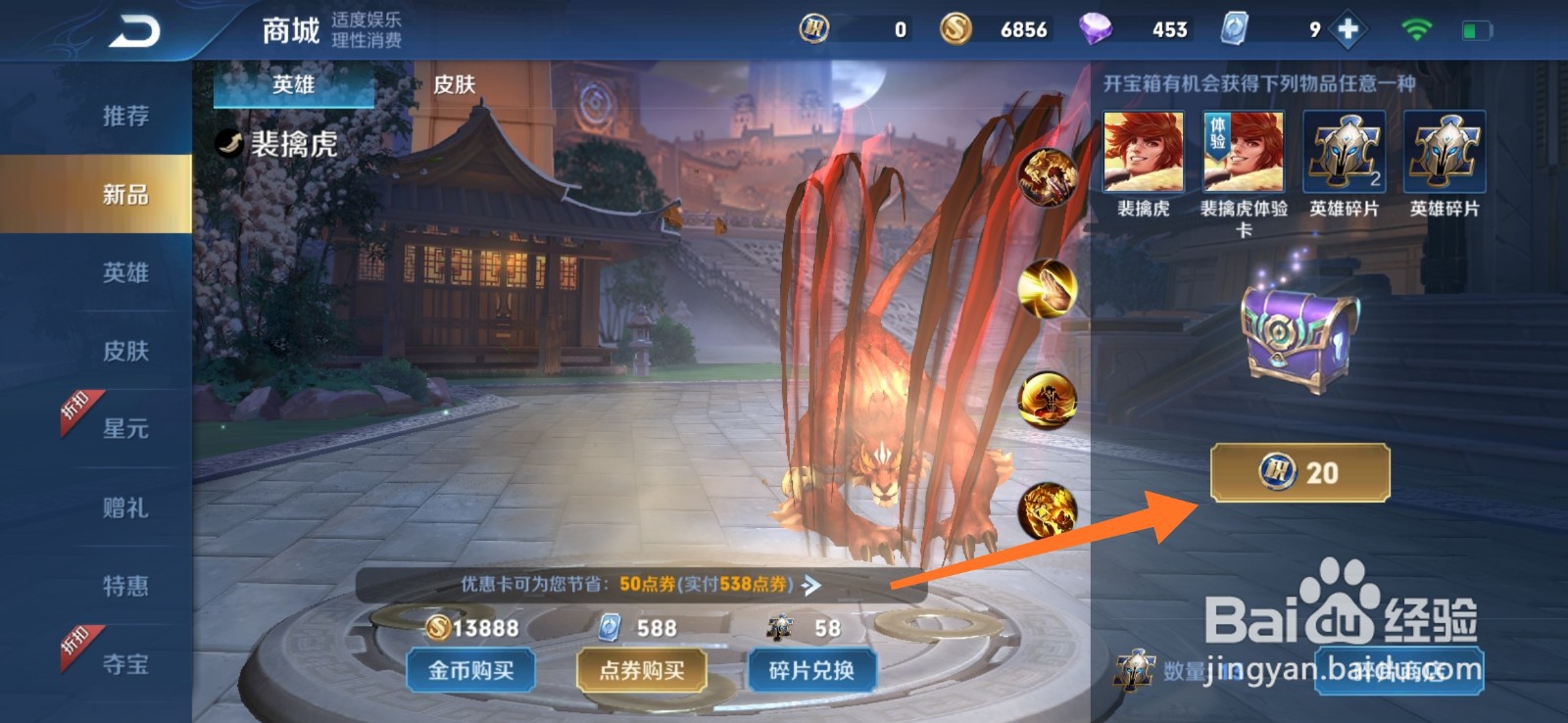
Task: Open the 夺宝 section in the sidebar
Action: click(124, 664)
